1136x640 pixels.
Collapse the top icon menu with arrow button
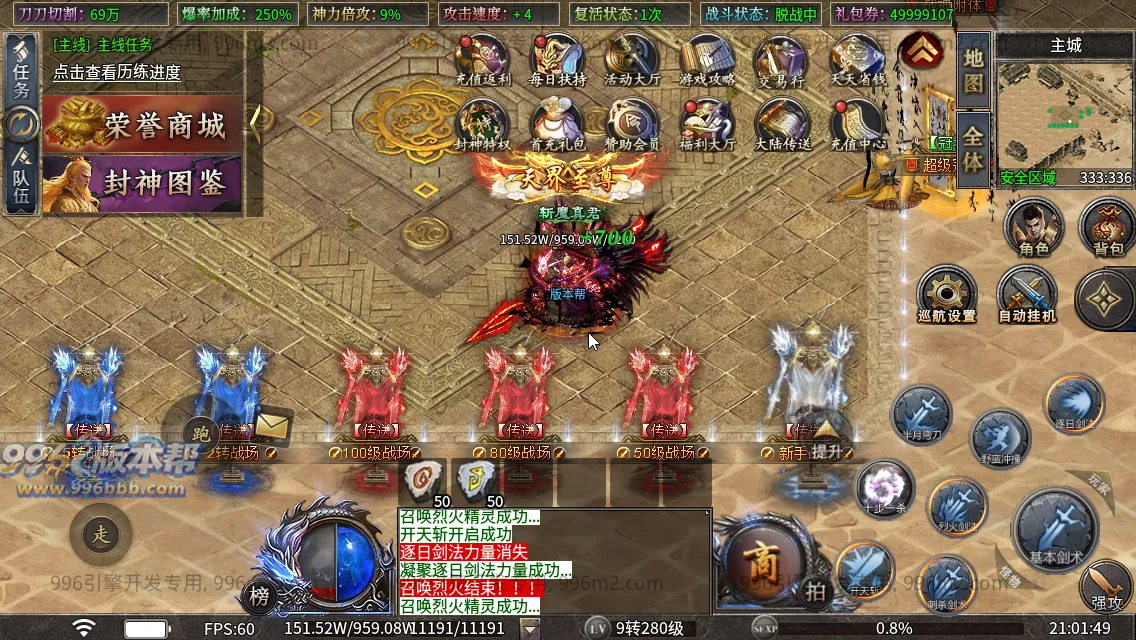[x=918, y=50]
